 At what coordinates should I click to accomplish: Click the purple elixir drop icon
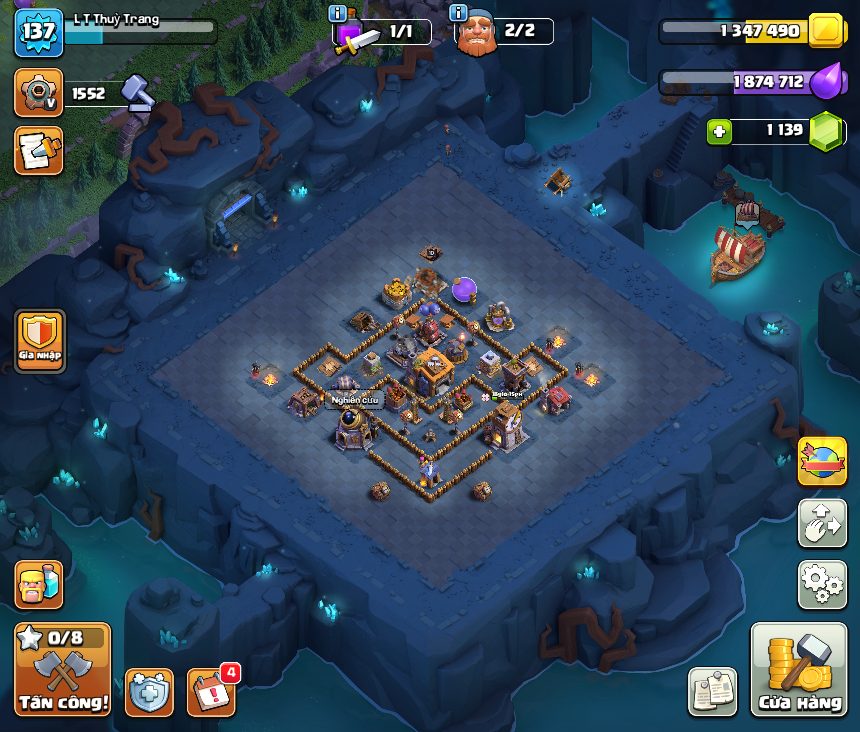(827, 81)
